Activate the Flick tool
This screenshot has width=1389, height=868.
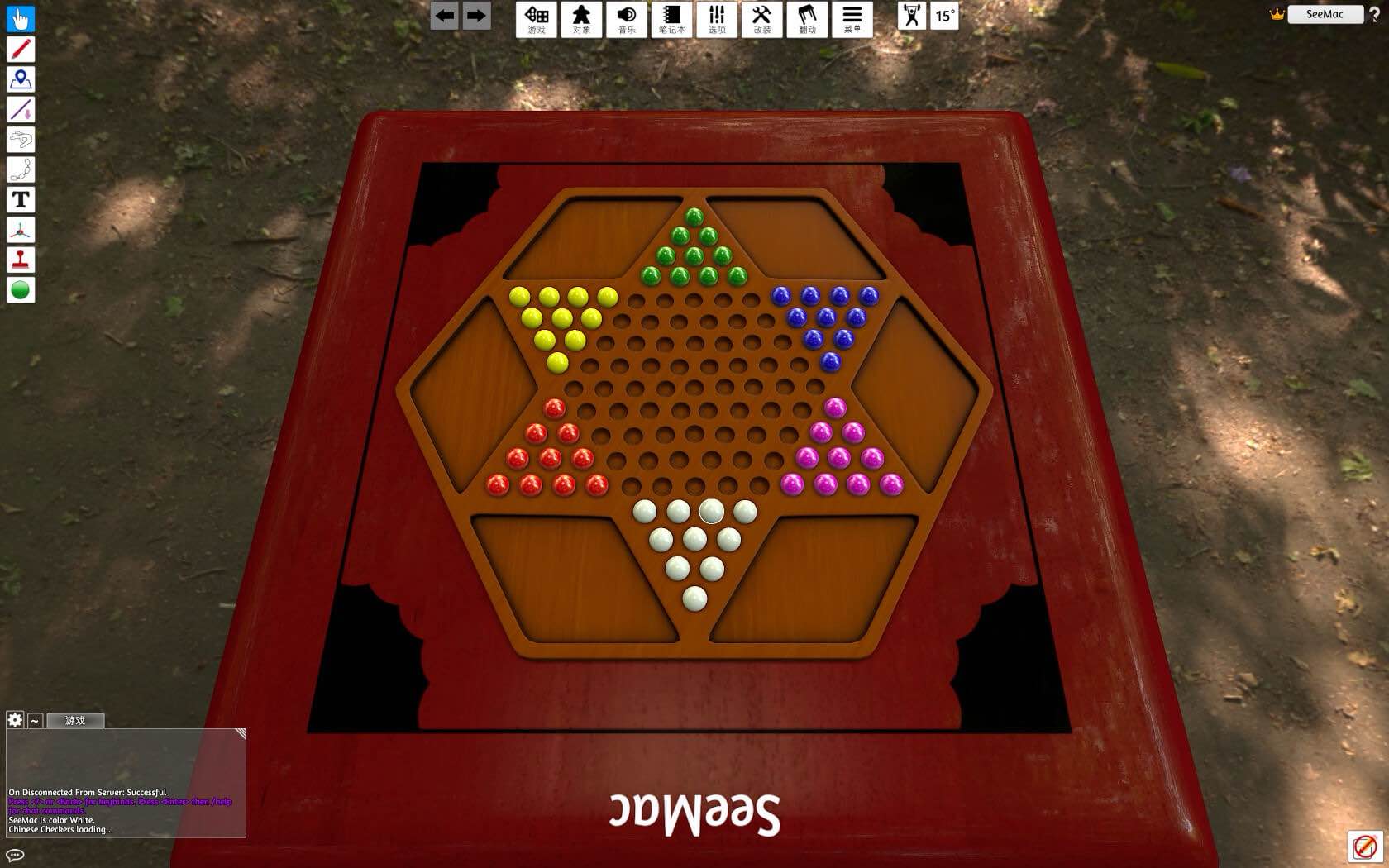(20, 139)
